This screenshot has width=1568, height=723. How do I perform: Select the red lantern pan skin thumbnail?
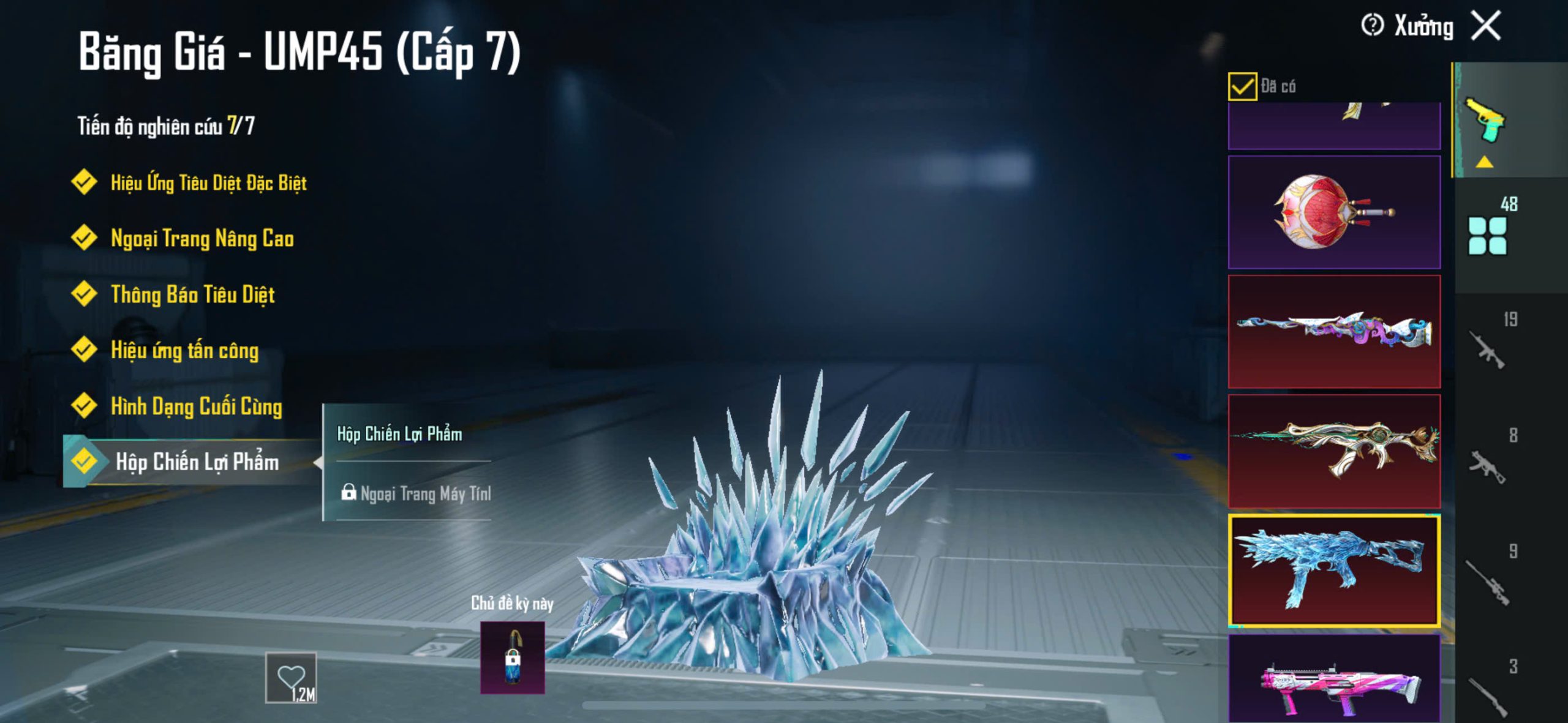pyautogui.click(x=1334, y=212)
